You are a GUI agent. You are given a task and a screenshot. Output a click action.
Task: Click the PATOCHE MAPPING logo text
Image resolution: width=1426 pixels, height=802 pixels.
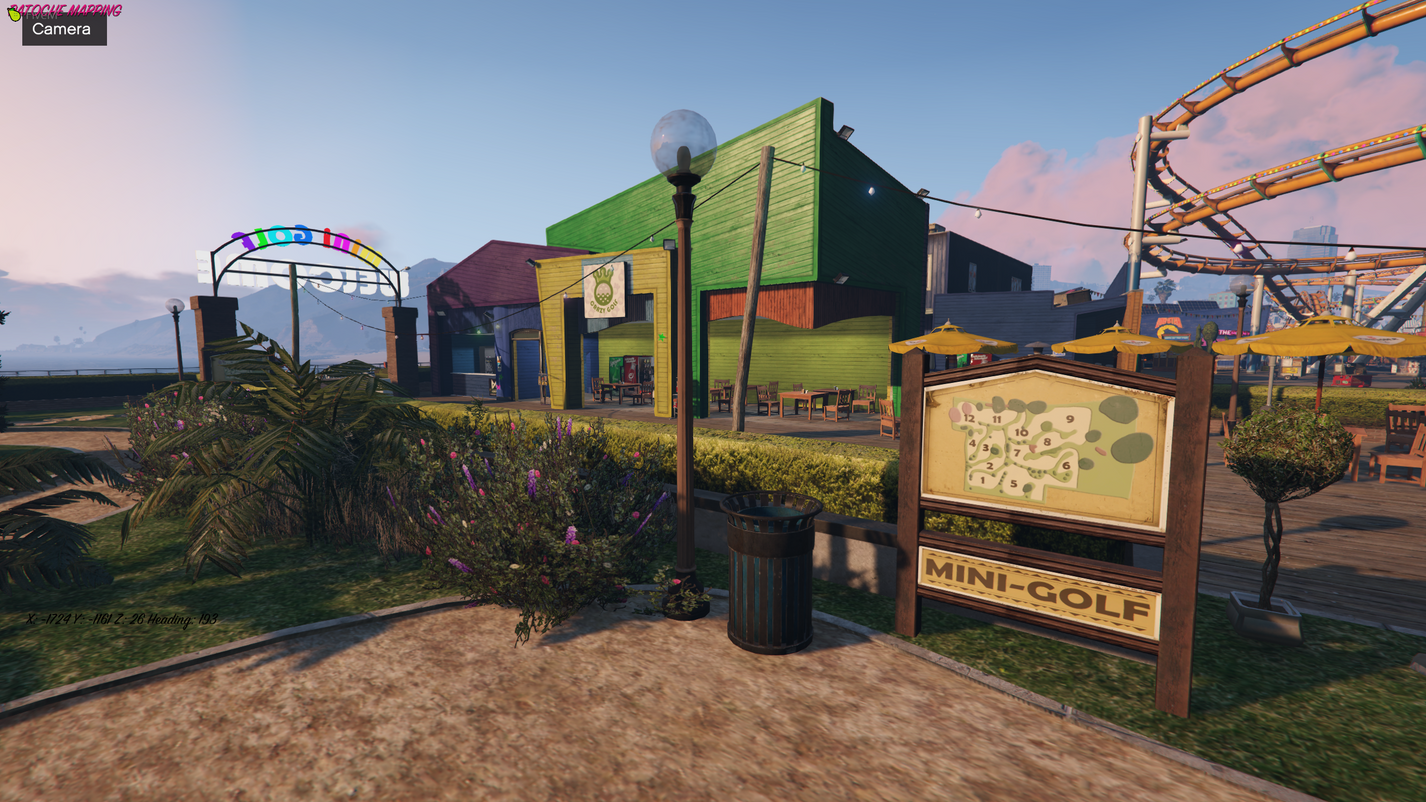pyautogui.click(x=65, y=10)
